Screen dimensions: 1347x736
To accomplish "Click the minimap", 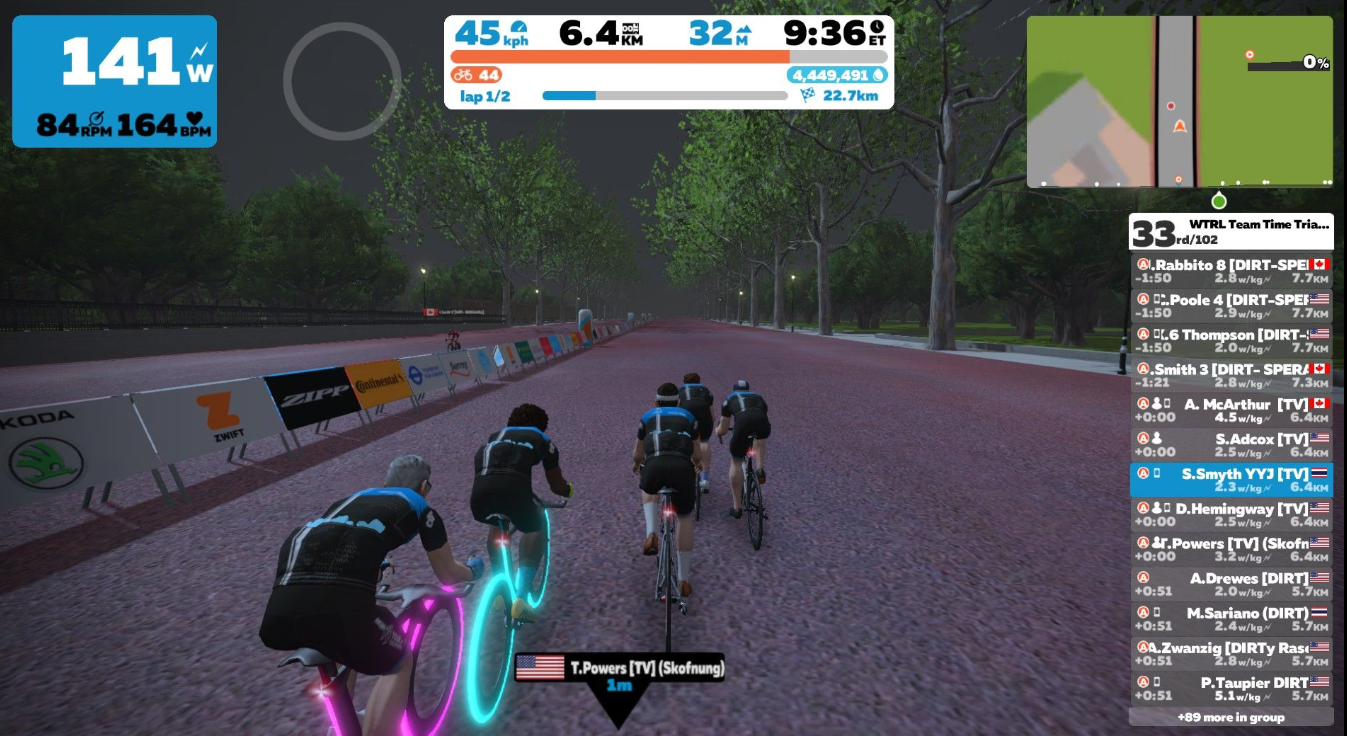I will pyautogui.click(x=1179, y=101).
